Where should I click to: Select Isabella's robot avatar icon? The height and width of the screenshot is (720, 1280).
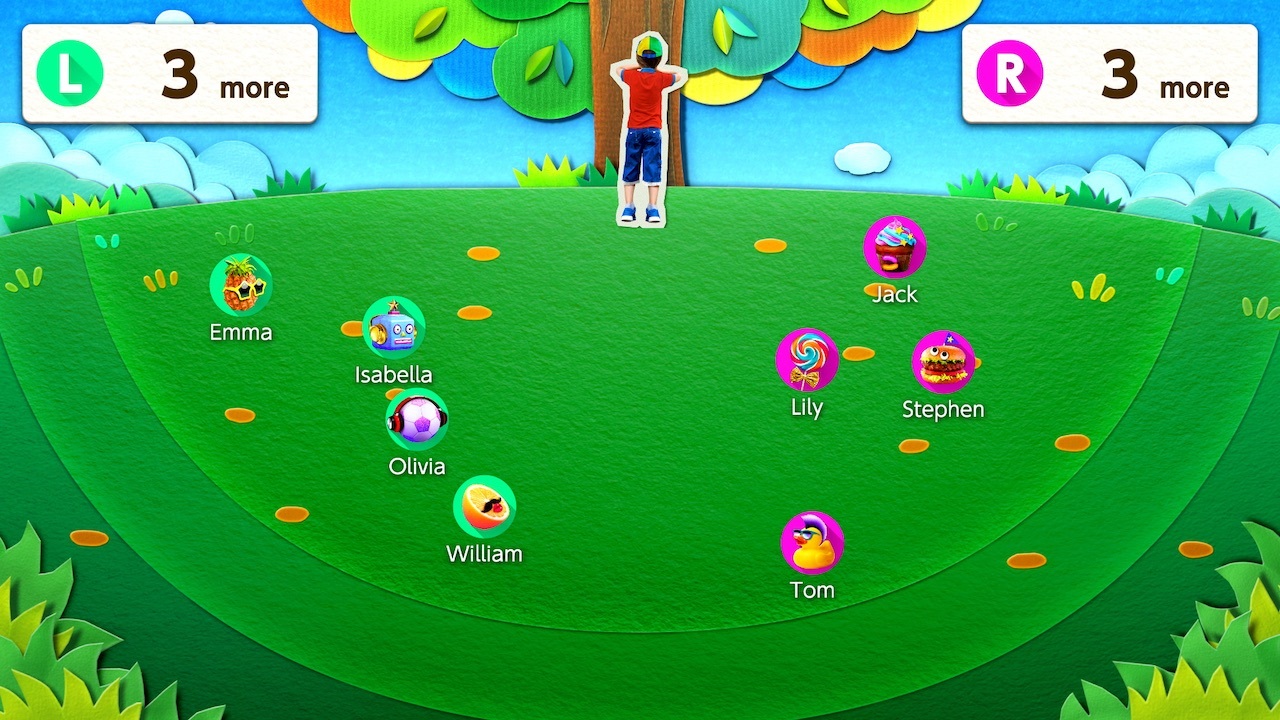394,328
